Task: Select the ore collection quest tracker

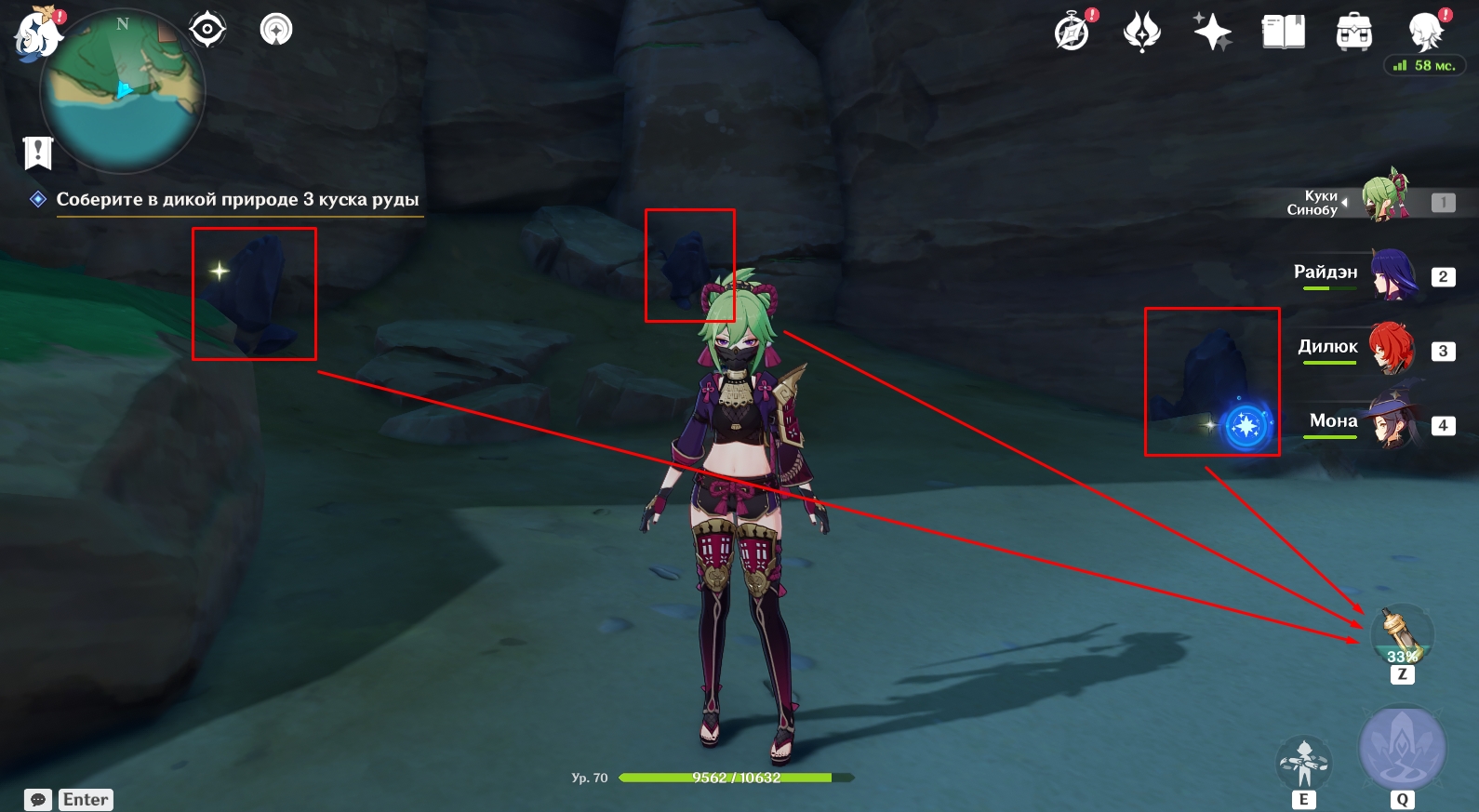Action: pos(237,199)
